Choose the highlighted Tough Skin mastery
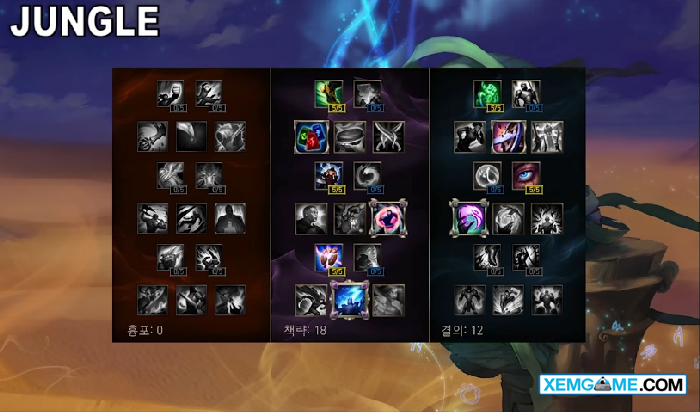Viewport: 700px width, 412px height. 508,136
